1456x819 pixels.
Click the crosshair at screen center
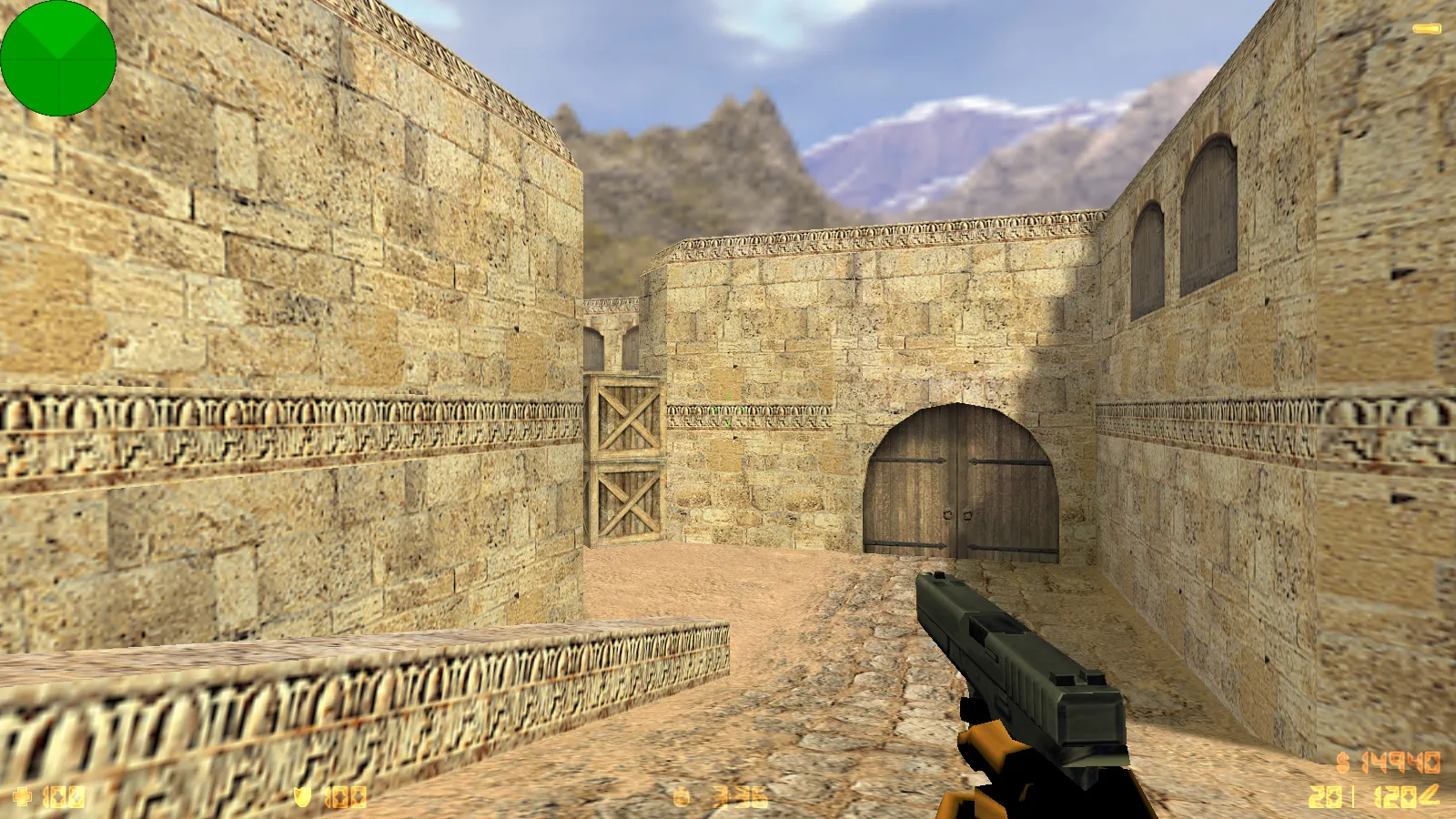[x=728, y=409]
